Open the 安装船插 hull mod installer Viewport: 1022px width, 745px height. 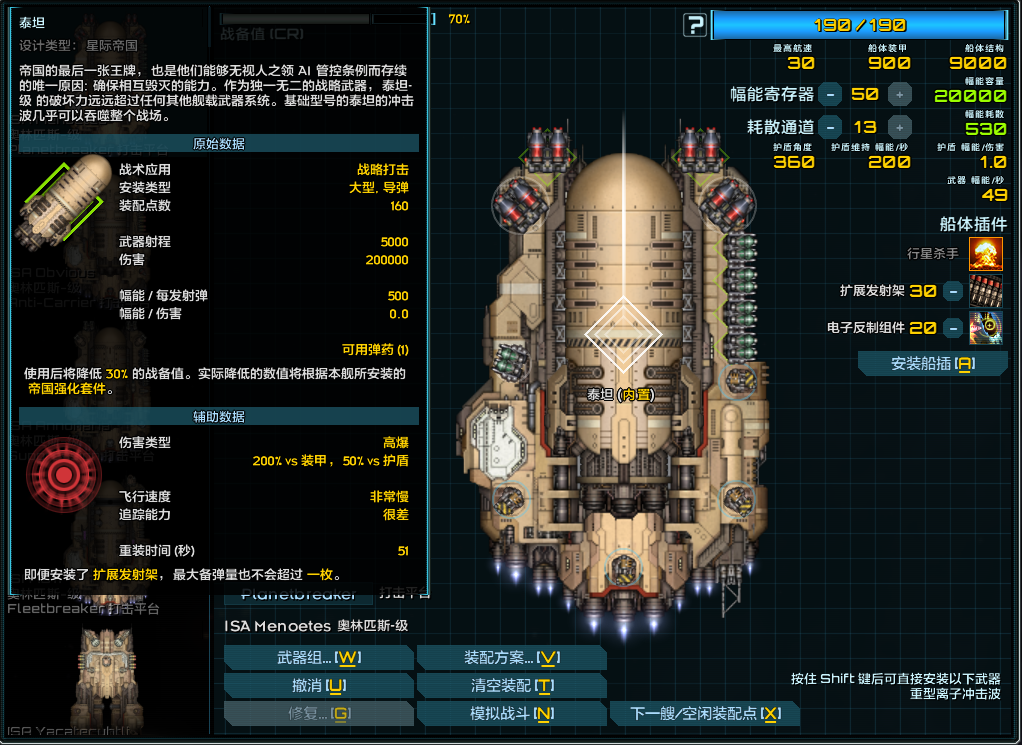(932, 364)
